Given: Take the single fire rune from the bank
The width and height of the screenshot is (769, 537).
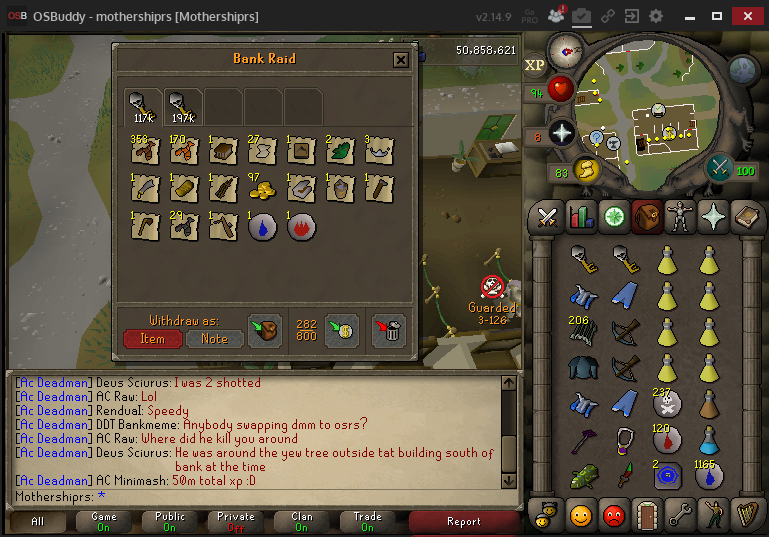Looking at the screenshot, I should tap(301, 226).
